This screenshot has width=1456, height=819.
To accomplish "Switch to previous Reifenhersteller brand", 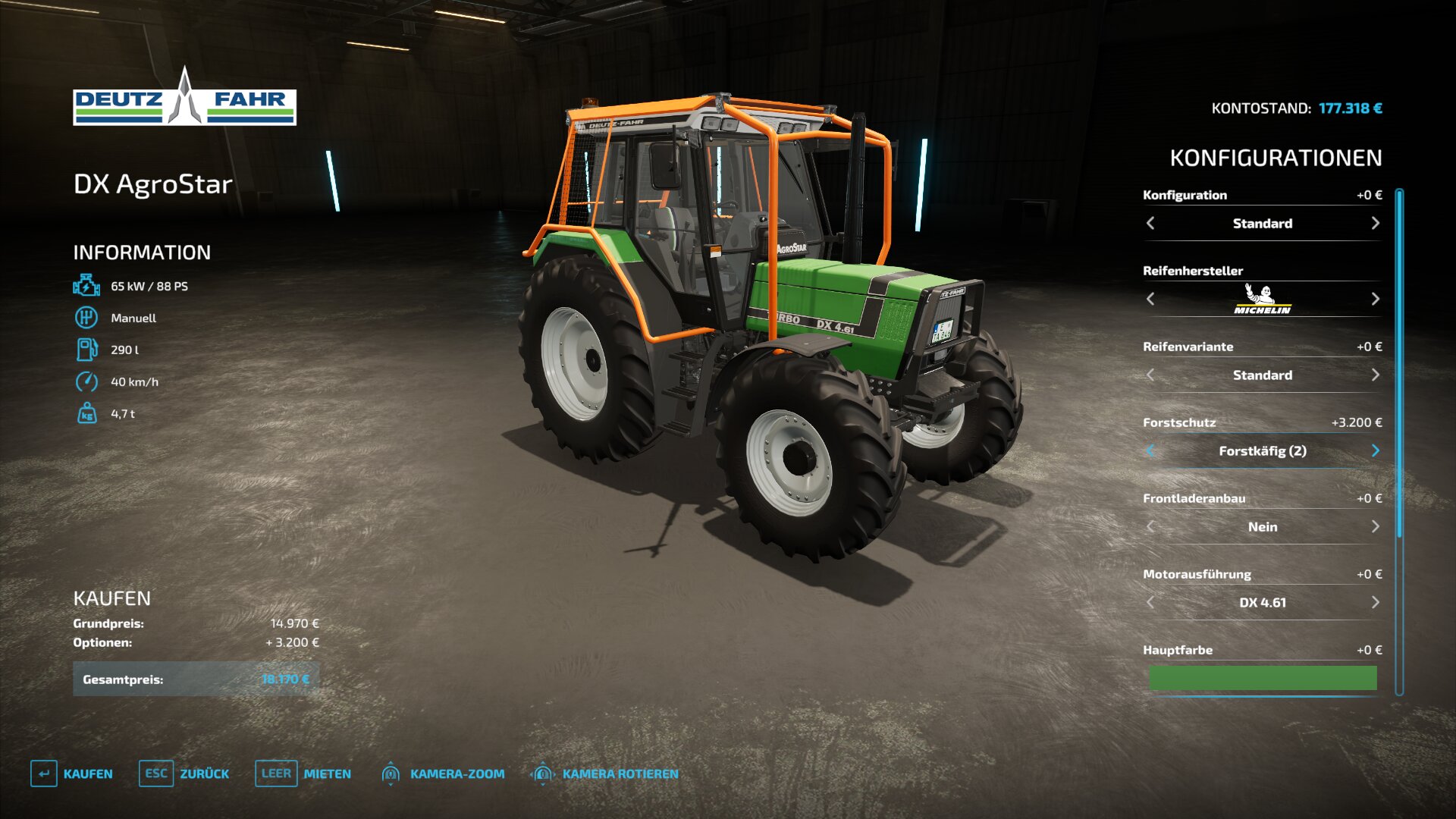I will pyautogui.click(x=1150, y=299).
